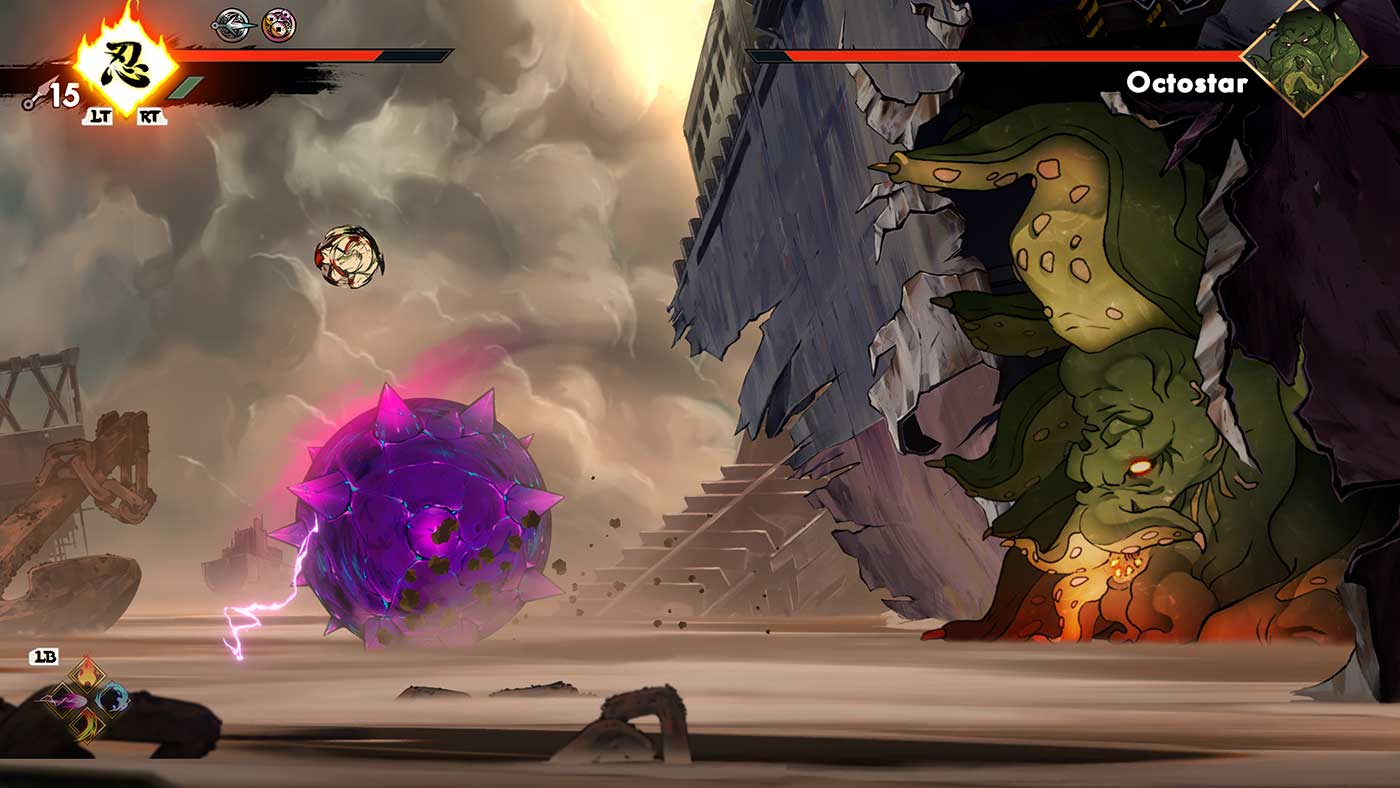Click the flaming 忍 emblem icon
This screenshot has width=1400, height=788.
[124, 62]
